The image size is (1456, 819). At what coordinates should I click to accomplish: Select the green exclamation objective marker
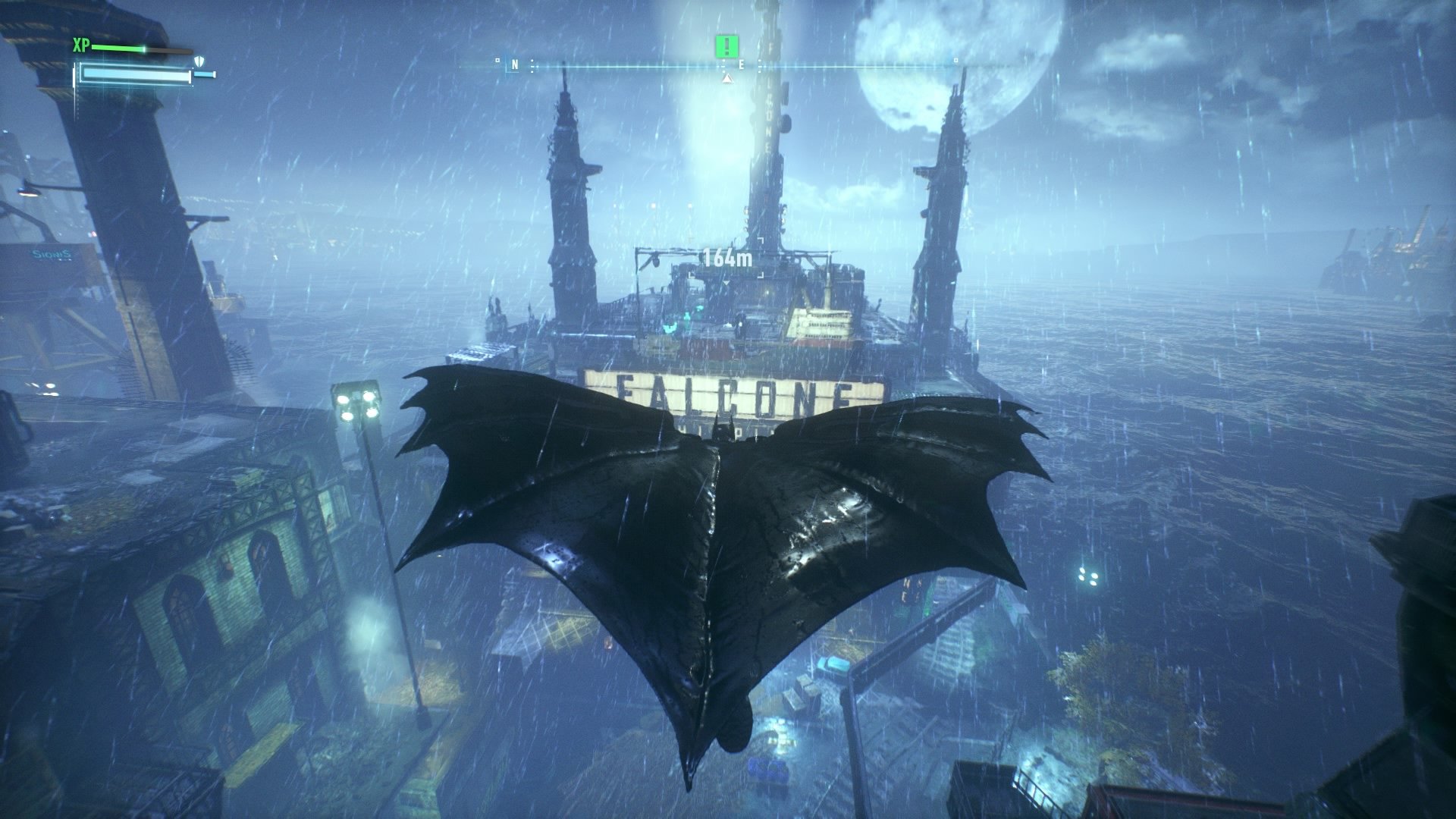point(726,47)
